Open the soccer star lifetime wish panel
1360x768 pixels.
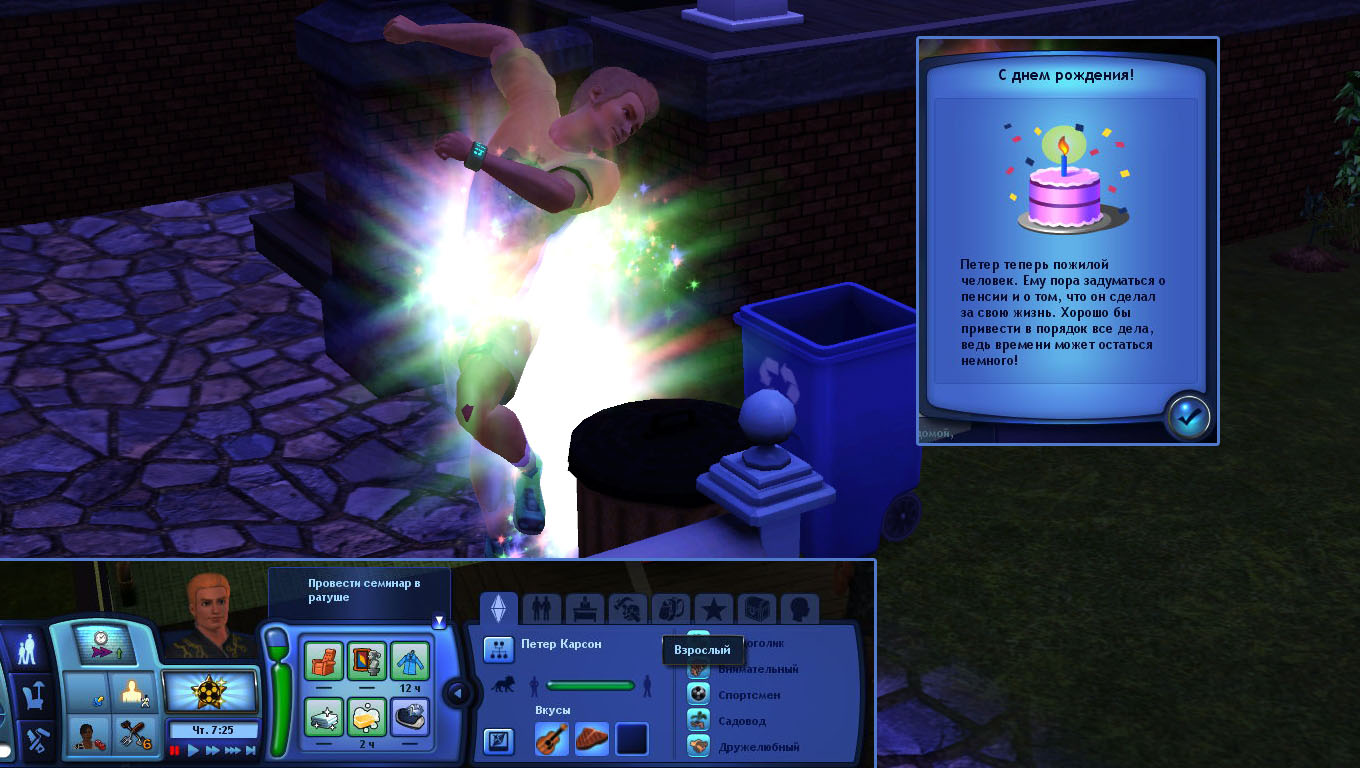[x=210, y=691]
